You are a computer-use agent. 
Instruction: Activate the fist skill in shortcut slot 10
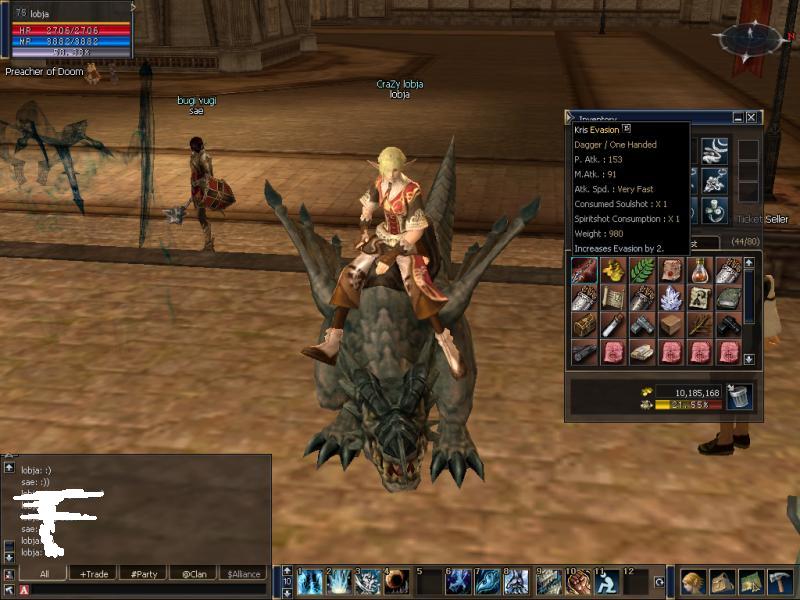[x=578, y=582]
